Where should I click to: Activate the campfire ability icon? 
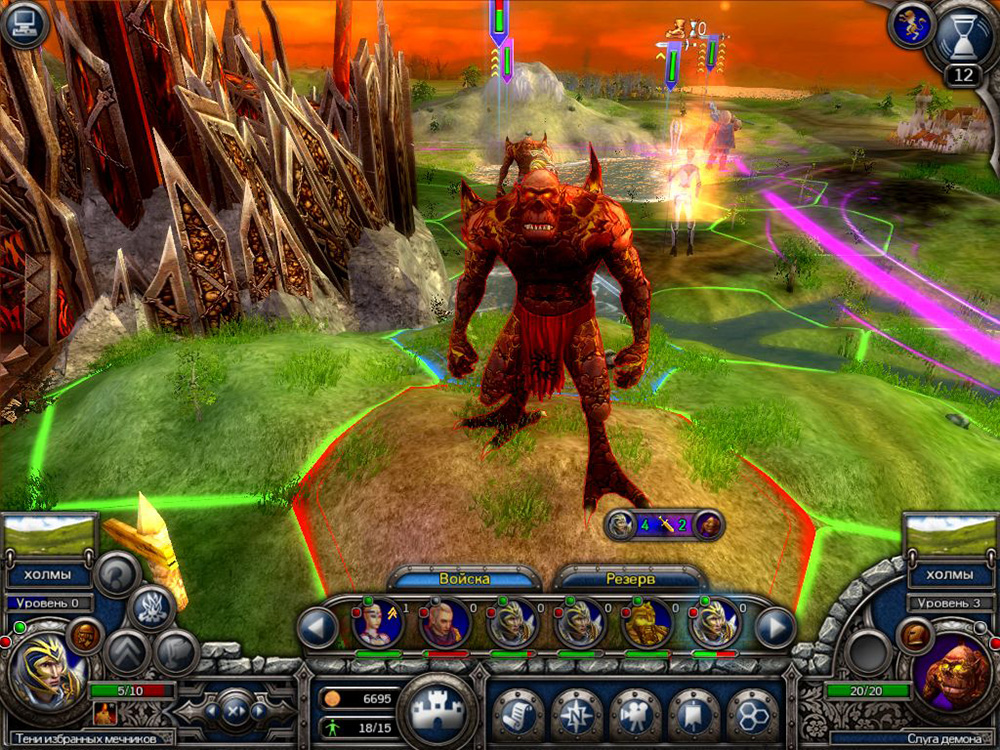104,712
